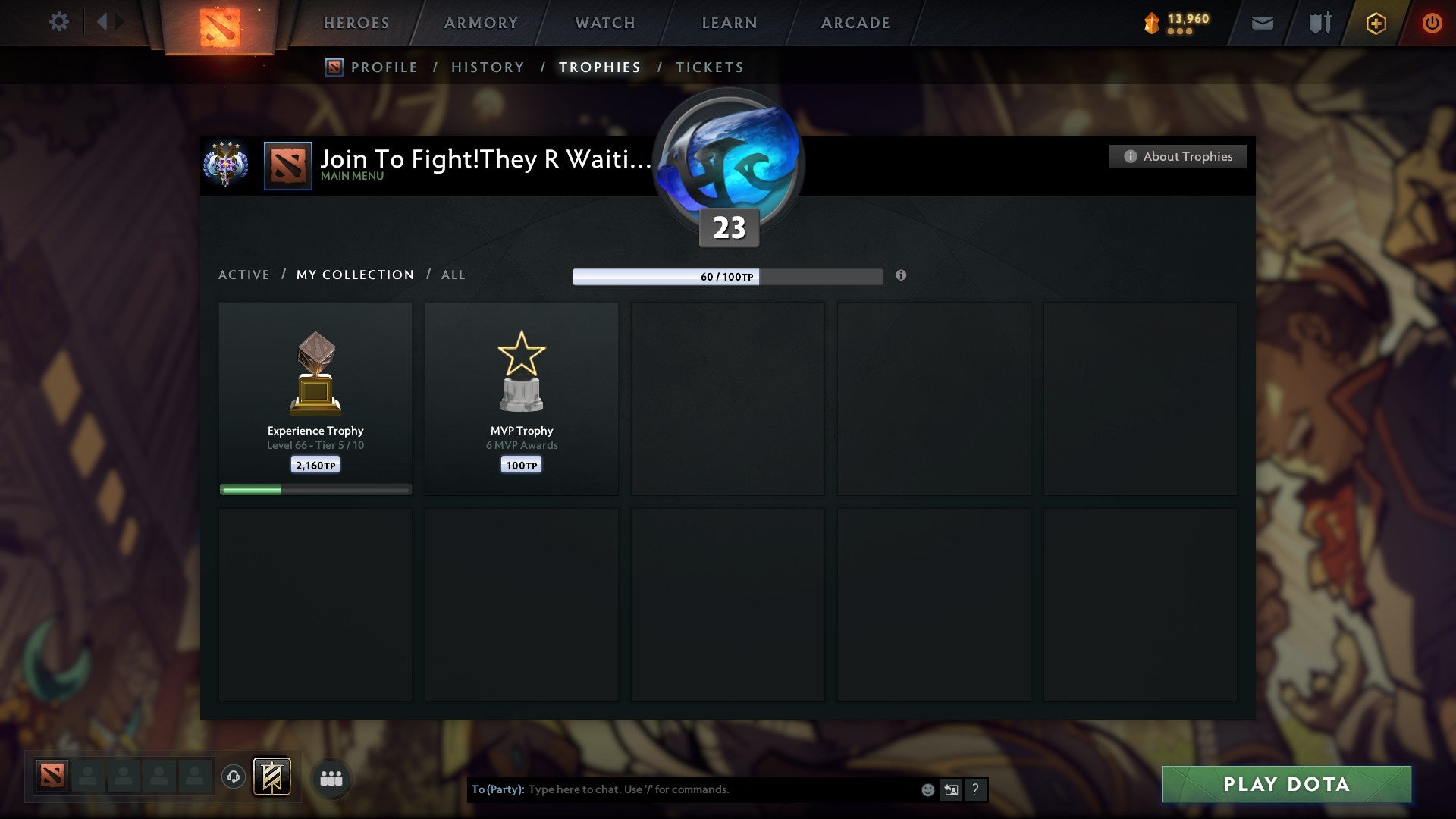Open the settings gear icon

(x=58, y=22)
